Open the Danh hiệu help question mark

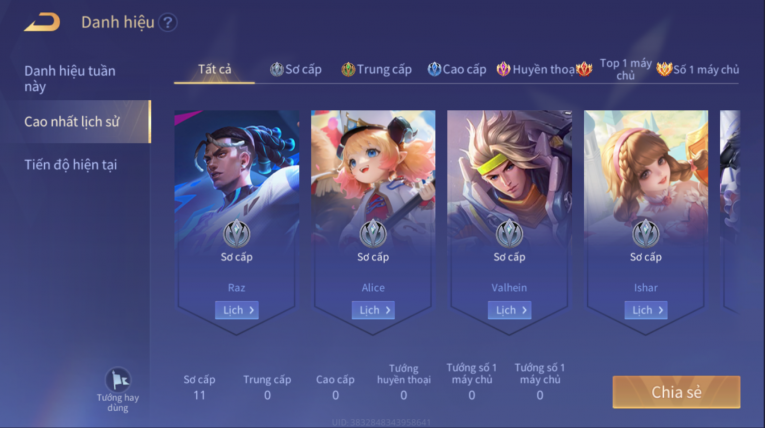coord(168,22)
